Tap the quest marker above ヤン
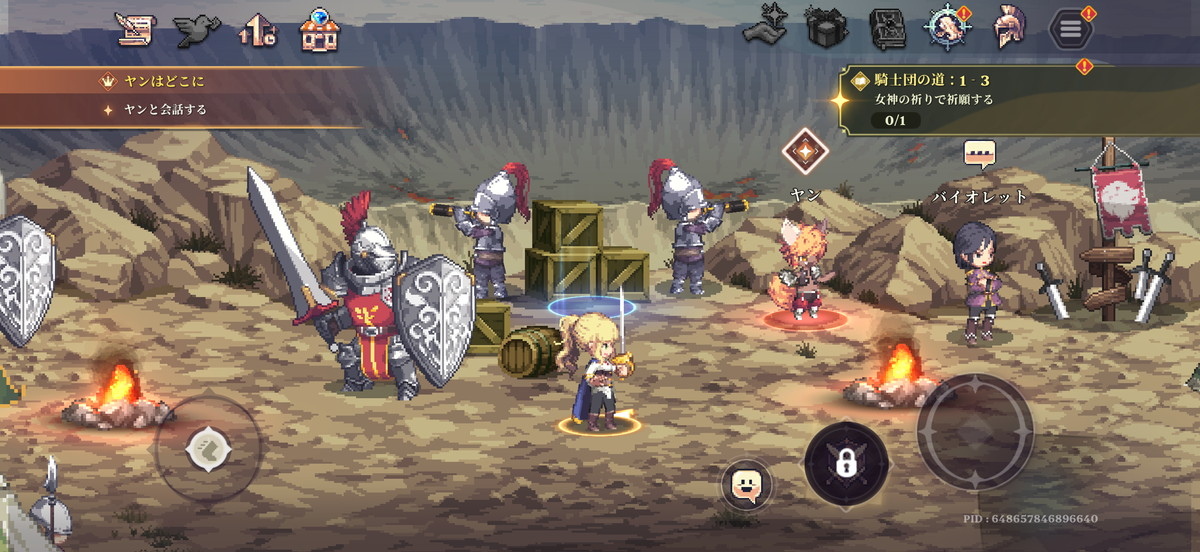The width and height of the screenshot is (1200, 552). point(804,152)
